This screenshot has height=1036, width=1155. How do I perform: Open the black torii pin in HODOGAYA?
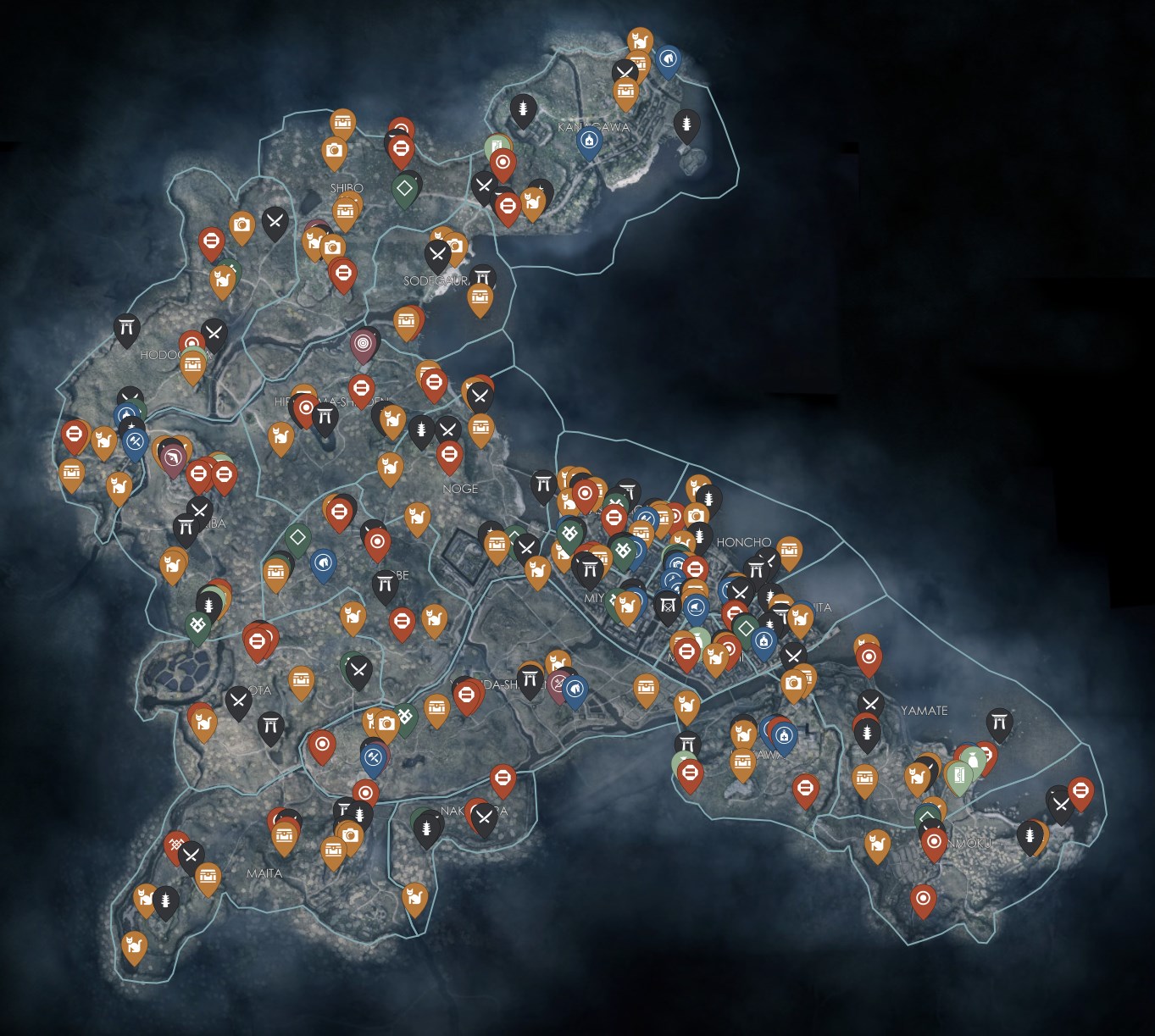click(x=128, y=324)
